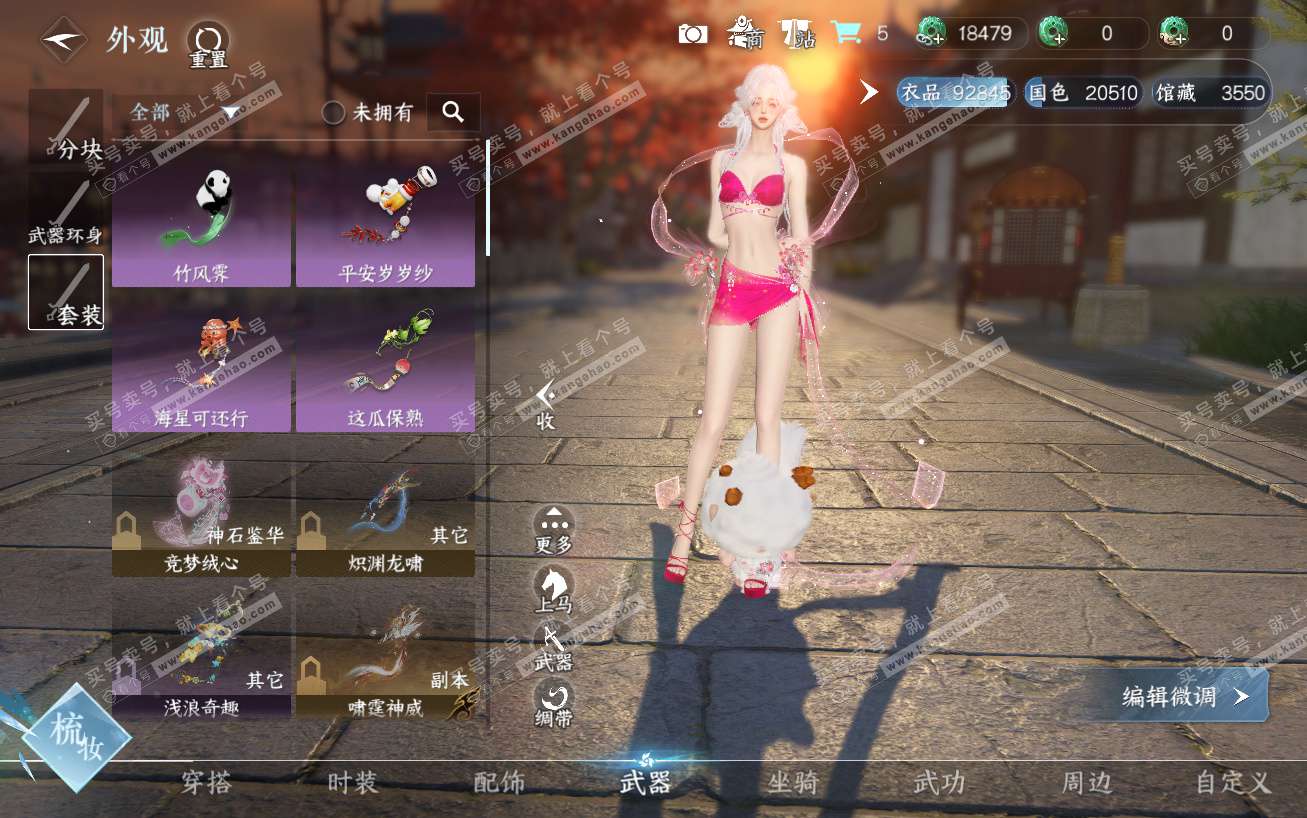Go back using the top-left arrow

click(x=63, y=40)
